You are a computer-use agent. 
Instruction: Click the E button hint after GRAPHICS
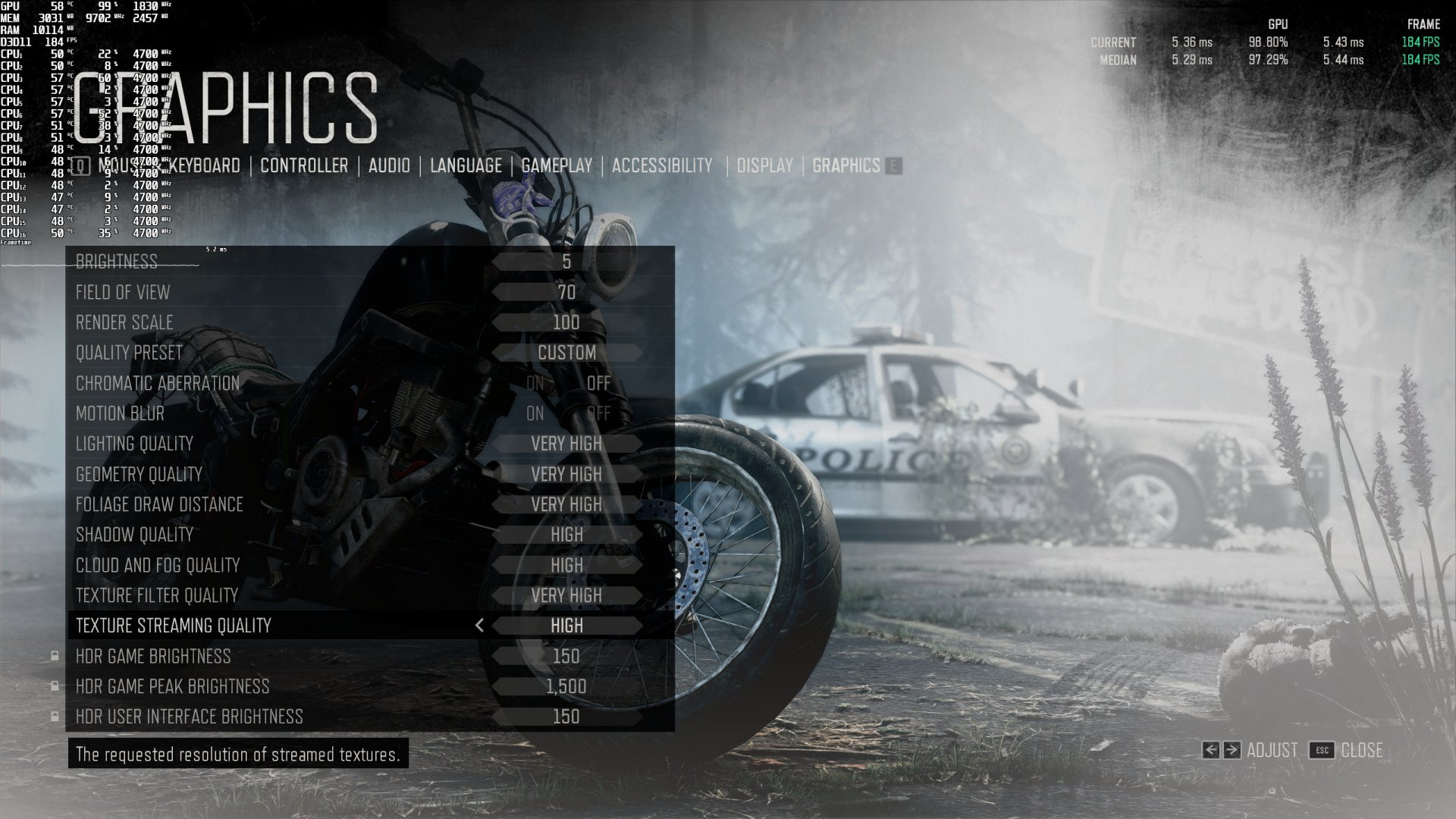click(x=895, y=166)
